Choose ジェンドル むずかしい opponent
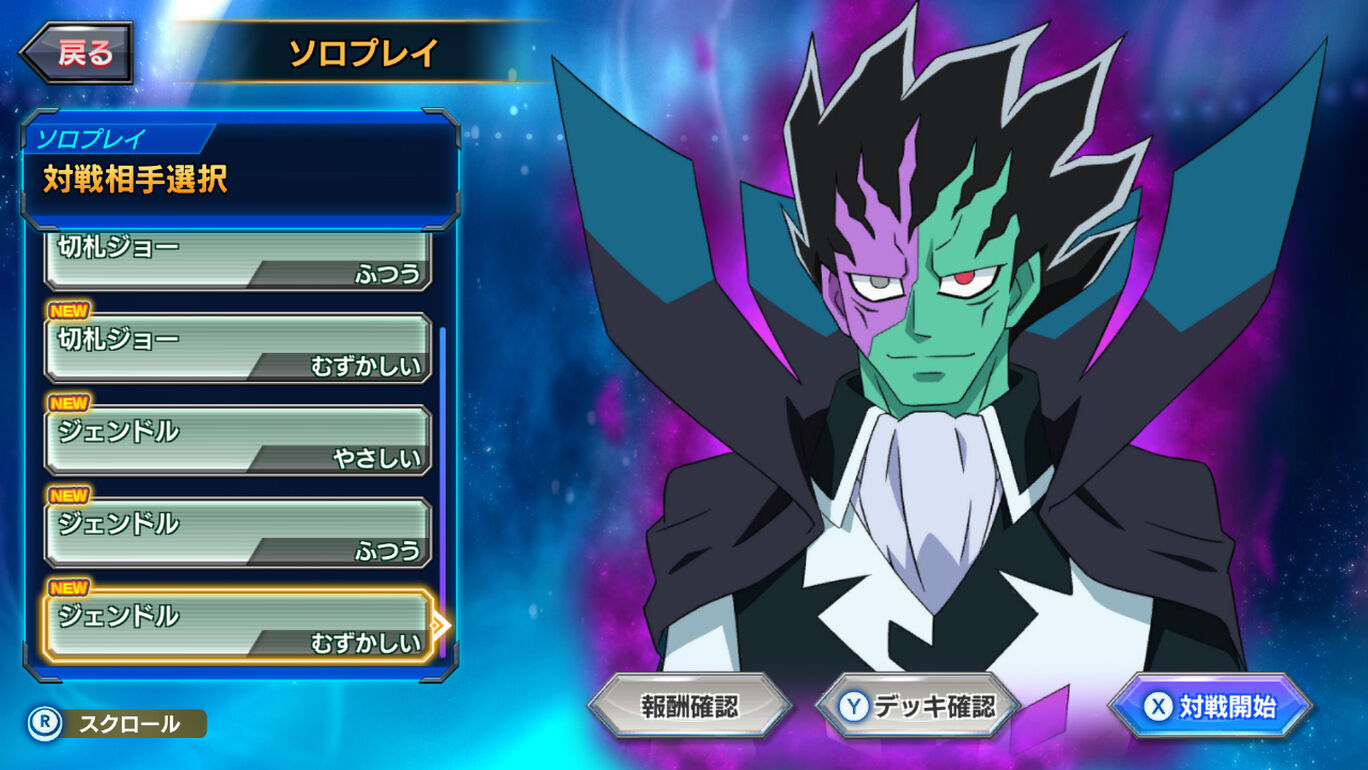 (238, 626)
